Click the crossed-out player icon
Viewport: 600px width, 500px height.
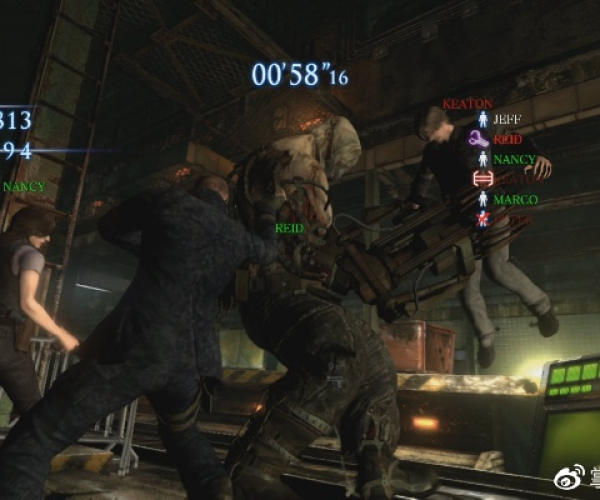482,218
